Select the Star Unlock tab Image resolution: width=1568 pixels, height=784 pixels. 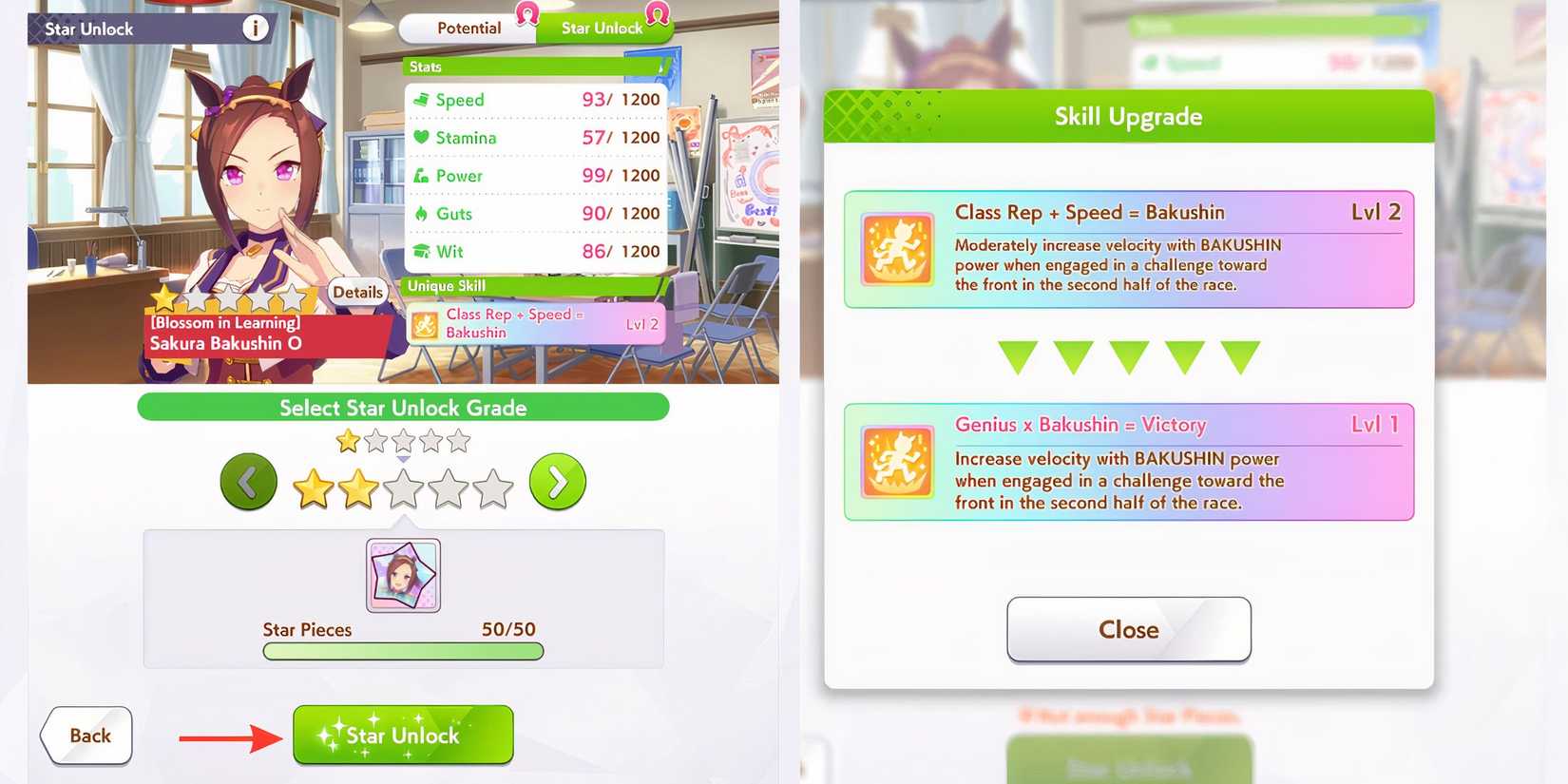coord(602,28)
